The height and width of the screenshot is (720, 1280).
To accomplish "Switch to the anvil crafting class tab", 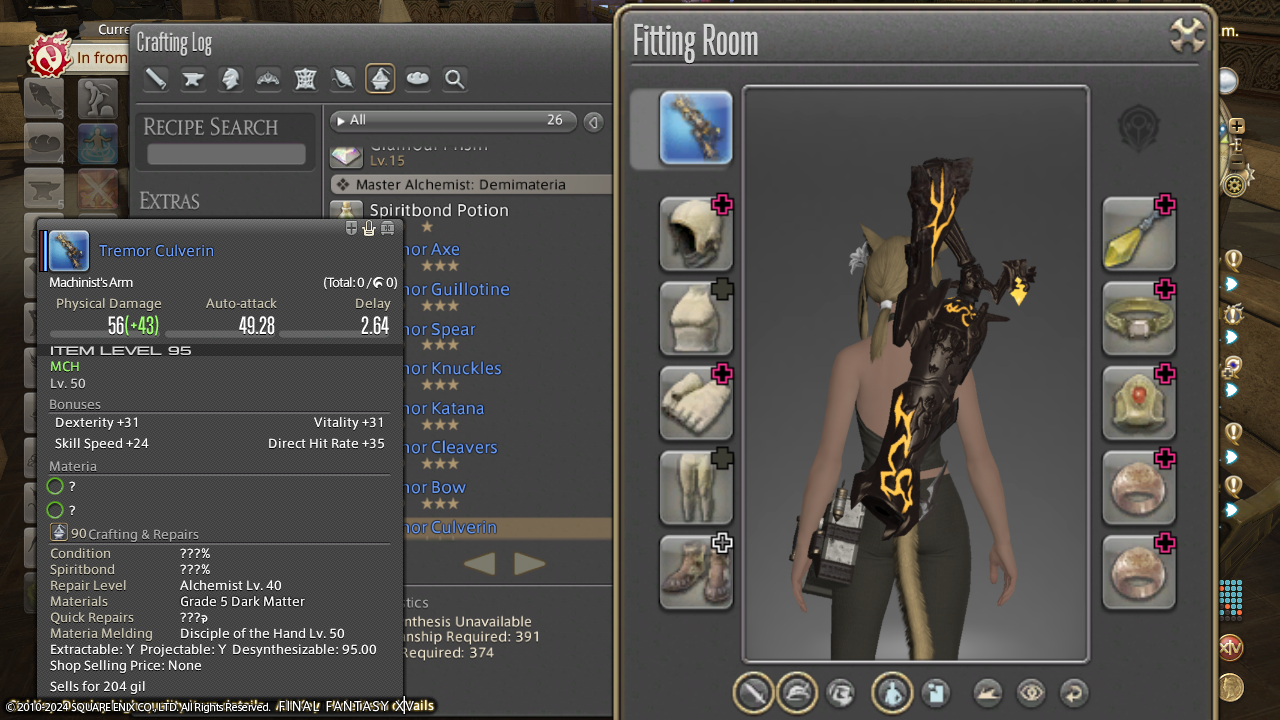I will click(x=193, y=79).
